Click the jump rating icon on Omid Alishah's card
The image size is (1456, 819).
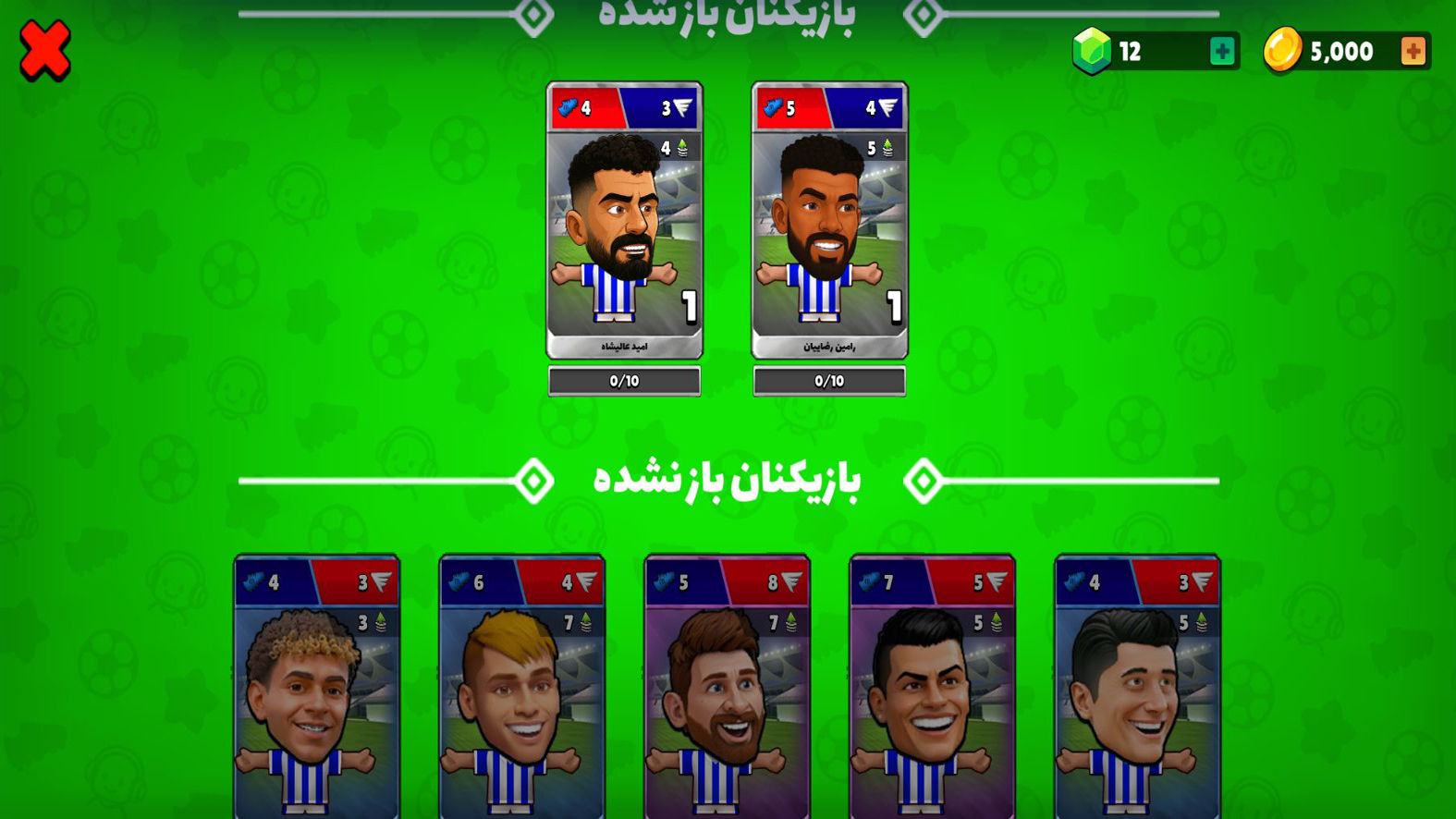tap(682, 145)
